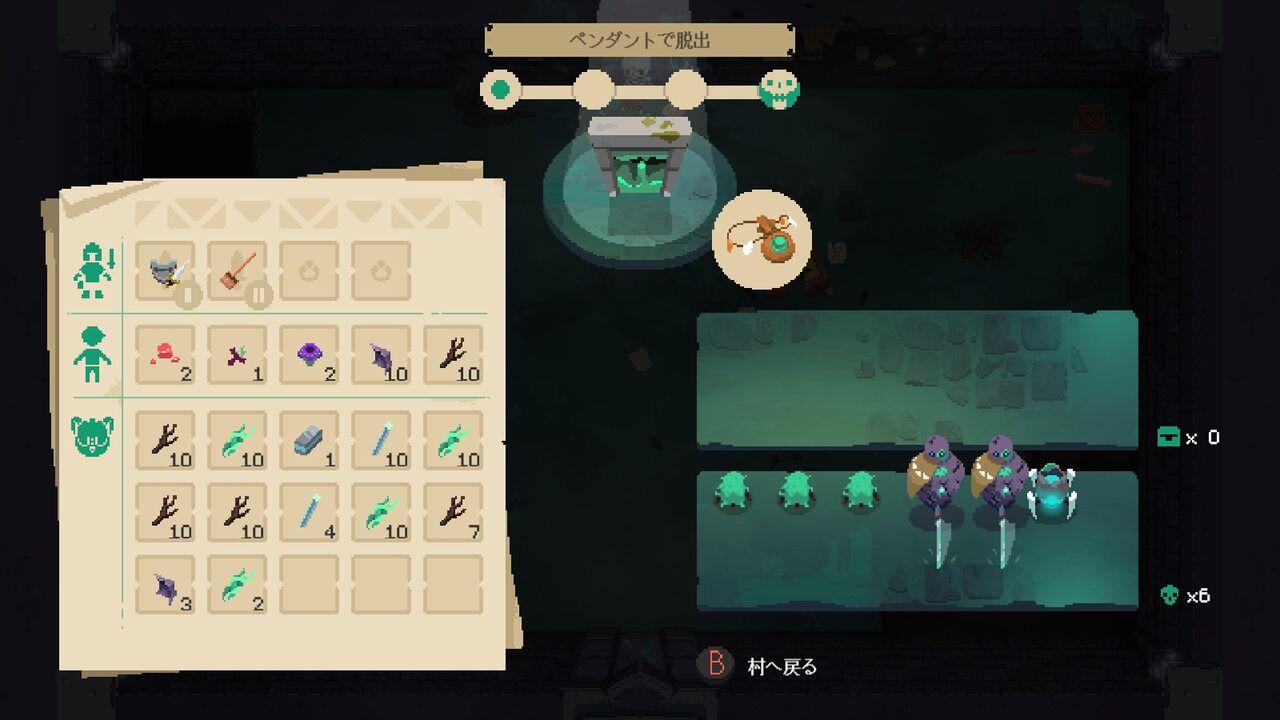The width and height of the screenshot is (1280, 720).
Task: Click the iron bar item in the backpack
Action: pos(313,438)
